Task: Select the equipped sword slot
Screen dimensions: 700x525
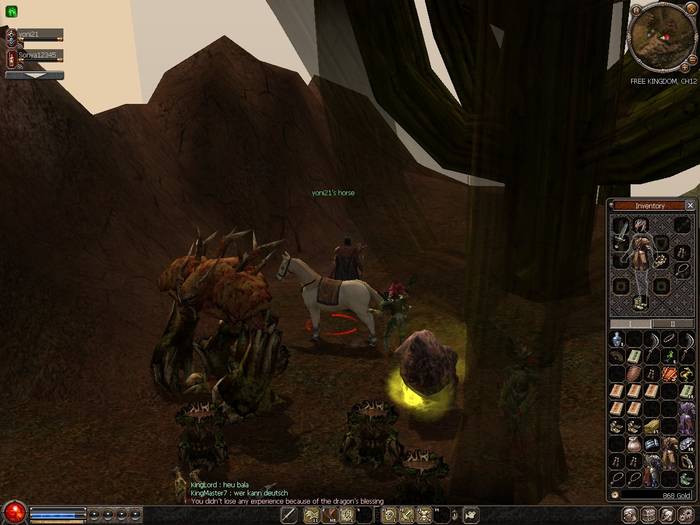Action: (x=622, y=233)
